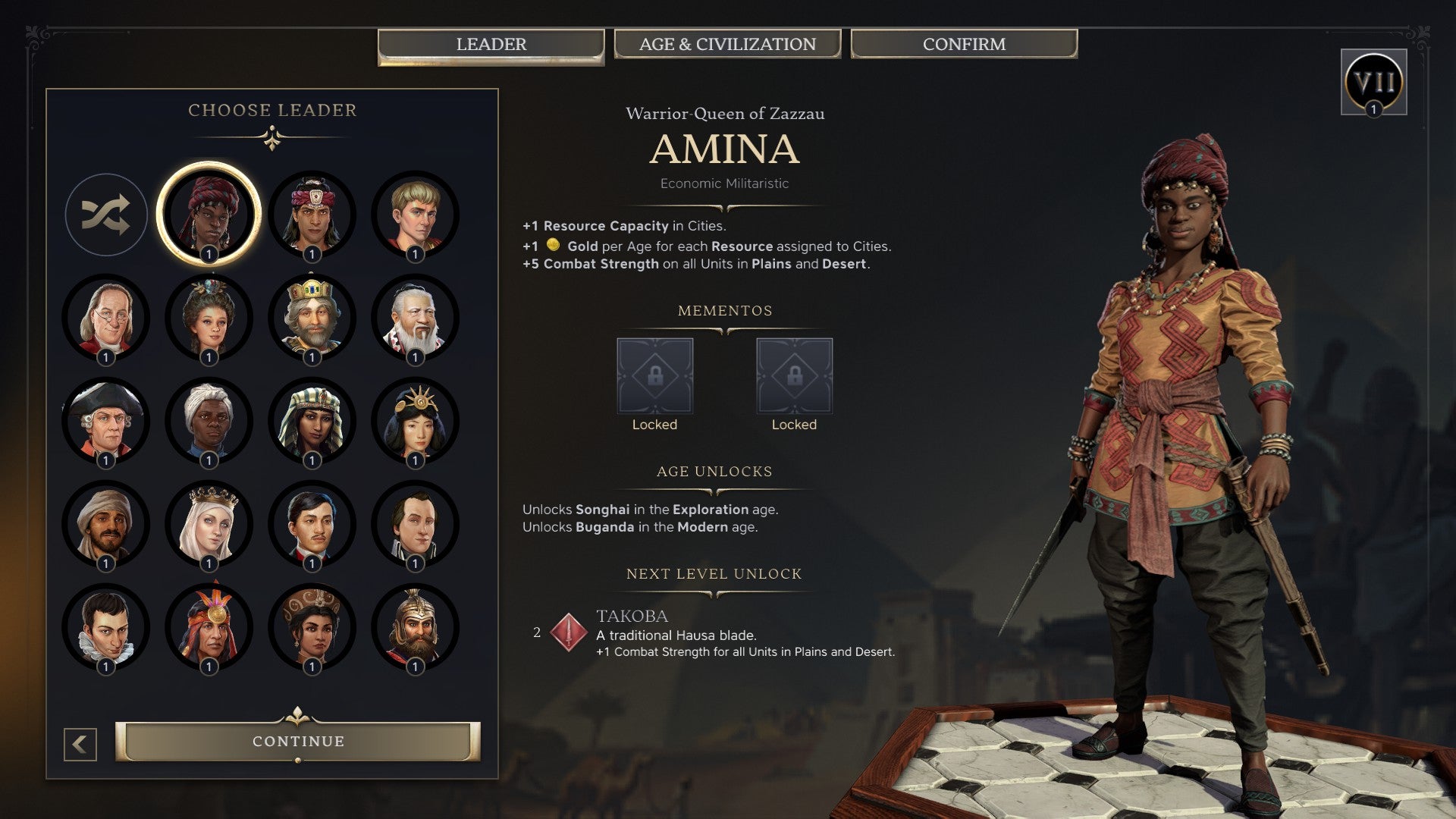Viewport: 1456px width, 819px height.
Task: Select Xerxes's golden-helmet portrait
Action: (x=413, y=626)
